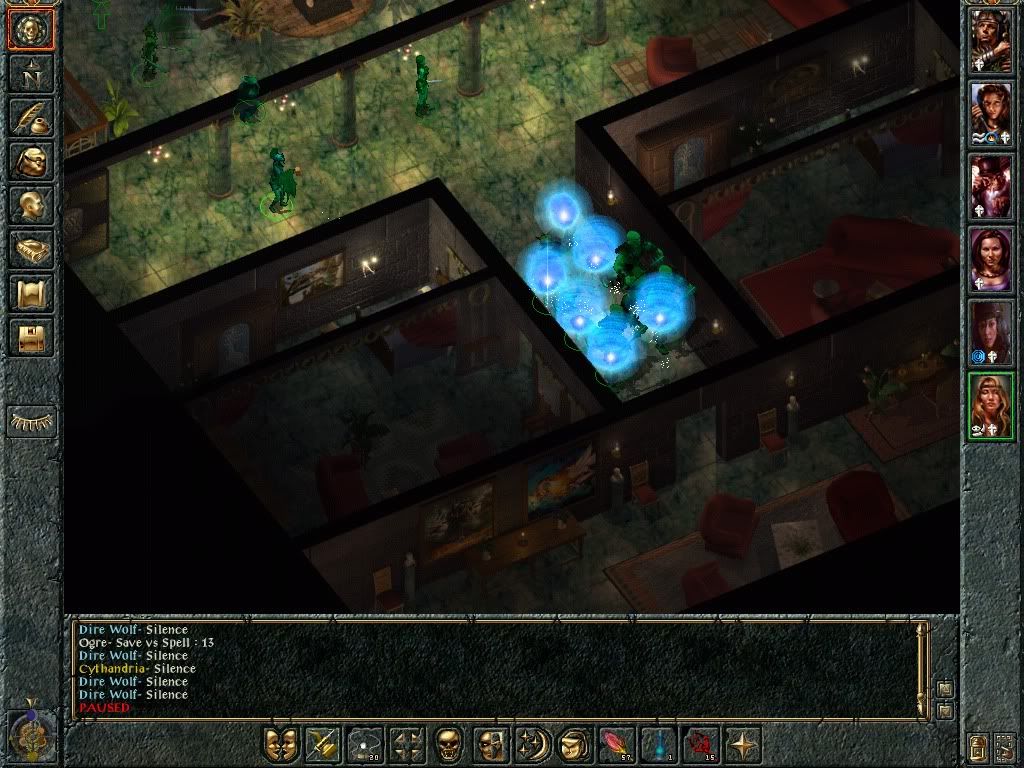Open the inventory screen helmeted head icon

pos(32,162)
